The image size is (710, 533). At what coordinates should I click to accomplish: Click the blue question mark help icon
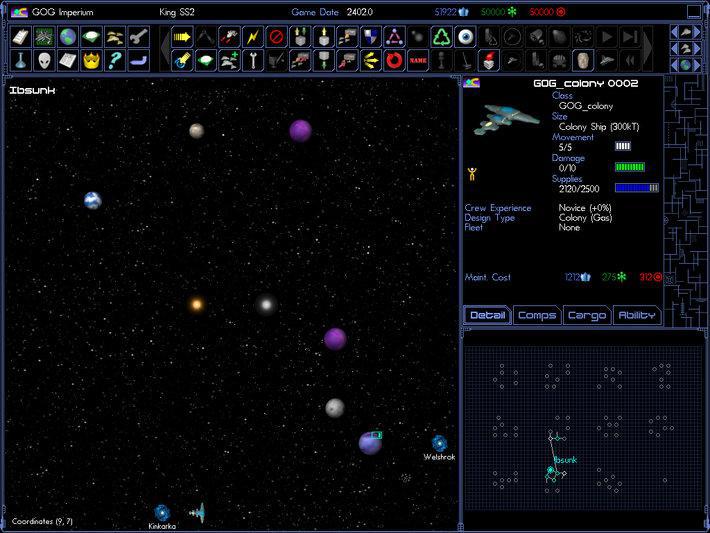pyautogui.click(x=117, y=60)
